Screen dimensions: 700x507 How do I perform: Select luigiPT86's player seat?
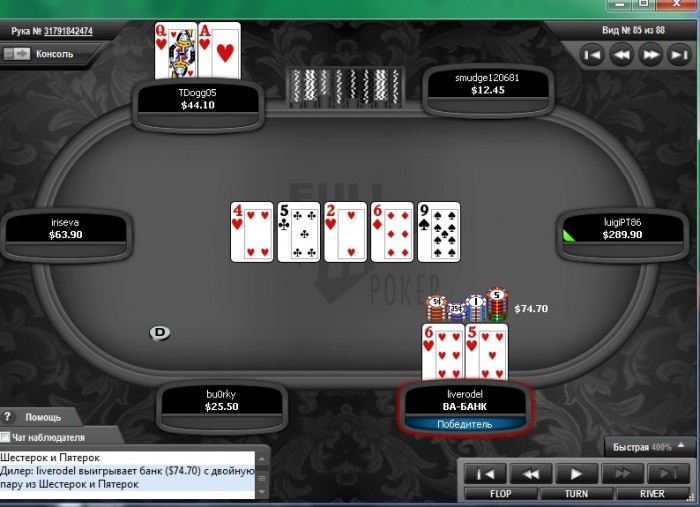coord(622,228)
